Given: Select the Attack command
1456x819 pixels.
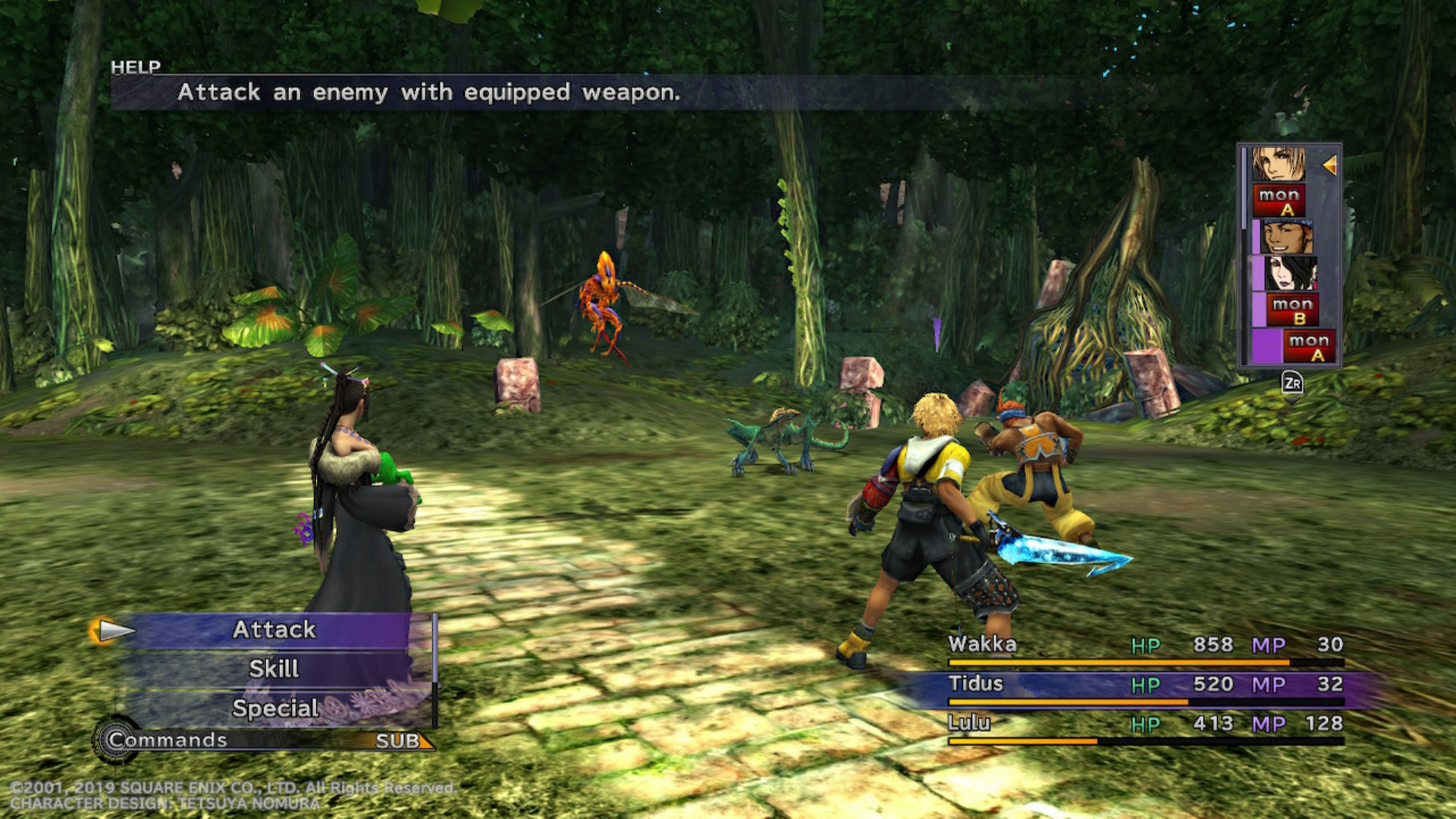Looking at the screenshot, I should 274,629.
